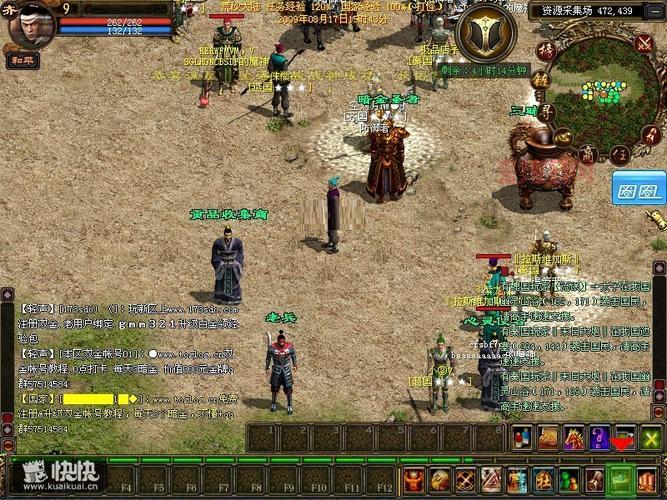Toggle the 和平 peace mode button
Screen dimensions: 667x500
click(21, 59)
